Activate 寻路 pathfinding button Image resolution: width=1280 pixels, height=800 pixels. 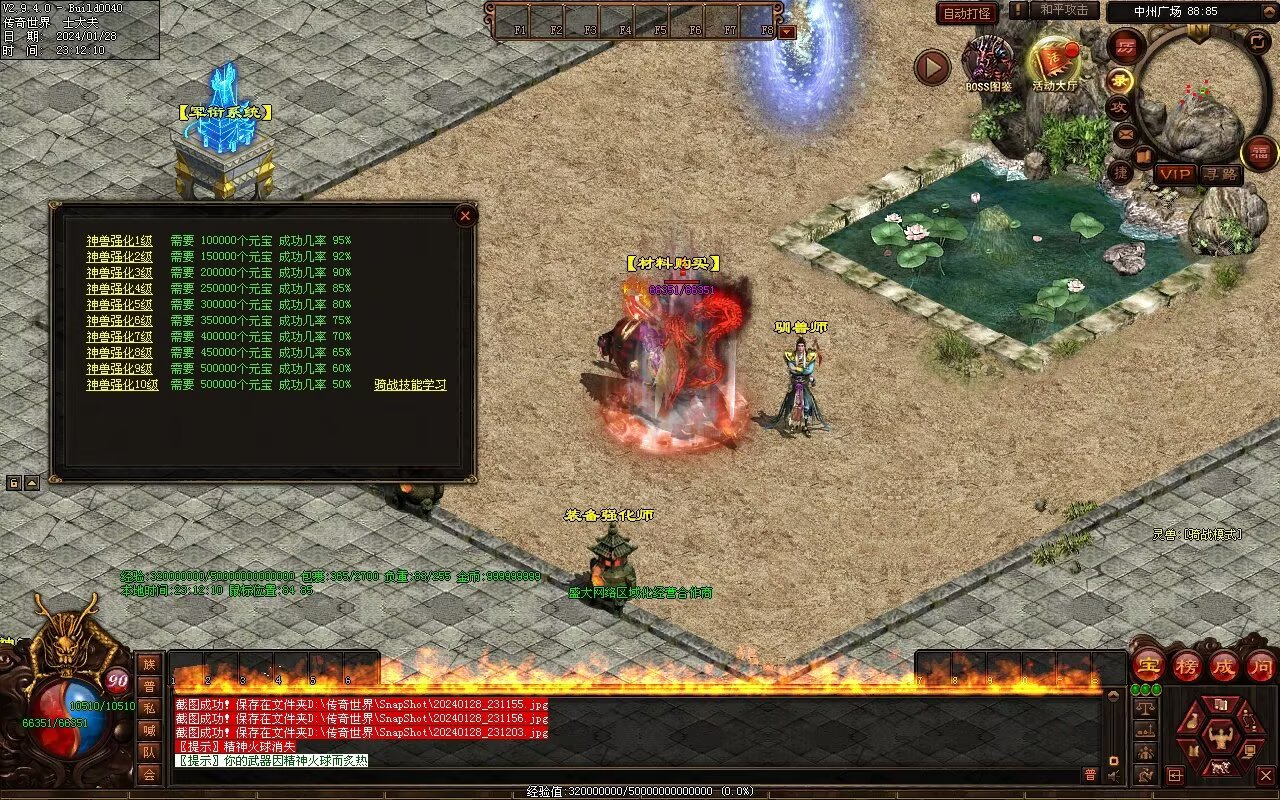[1220, 174]
